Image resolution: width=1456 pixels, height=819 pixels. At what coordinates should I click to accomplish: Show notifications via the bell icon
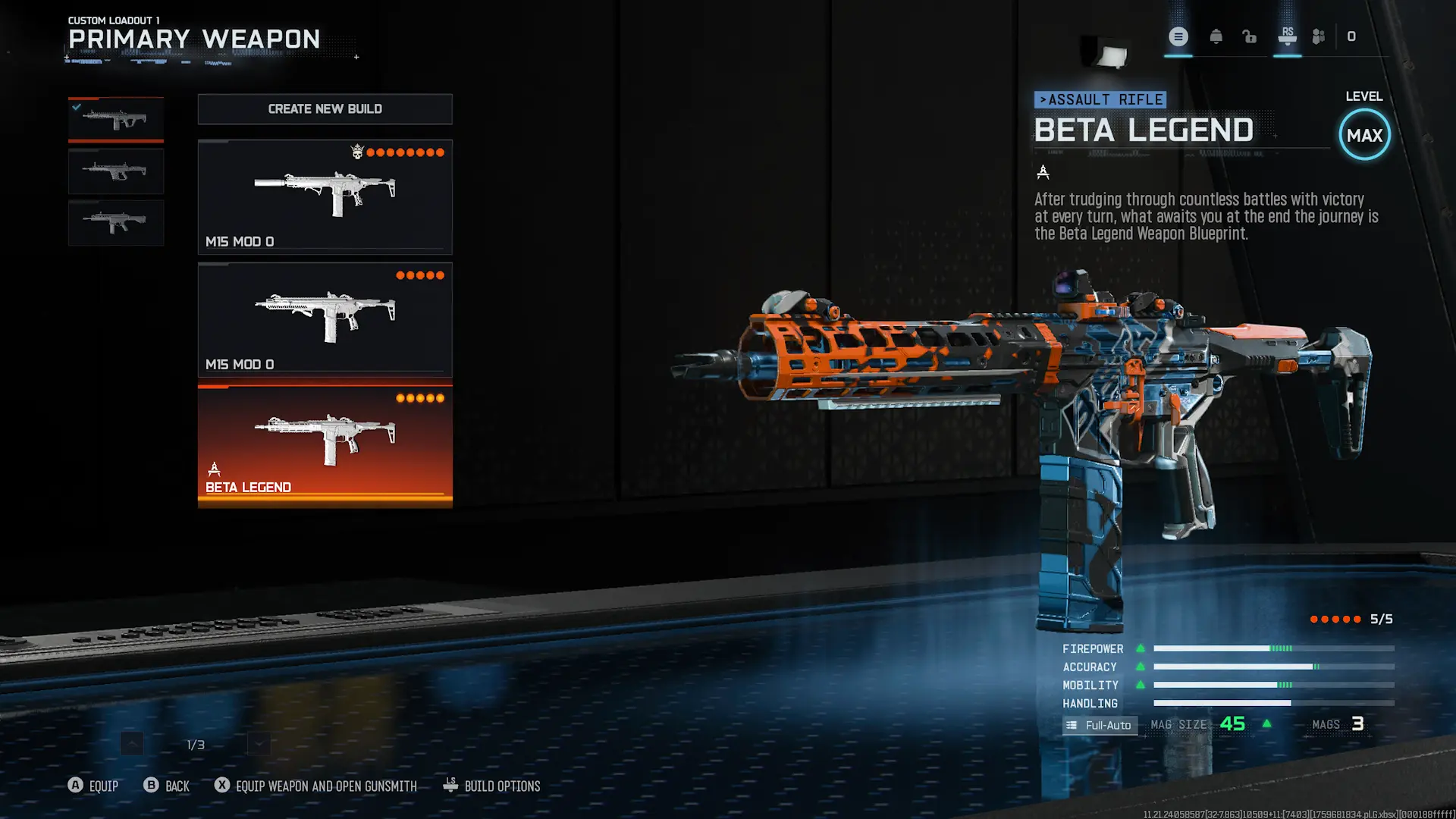[x=1216, y=36]
